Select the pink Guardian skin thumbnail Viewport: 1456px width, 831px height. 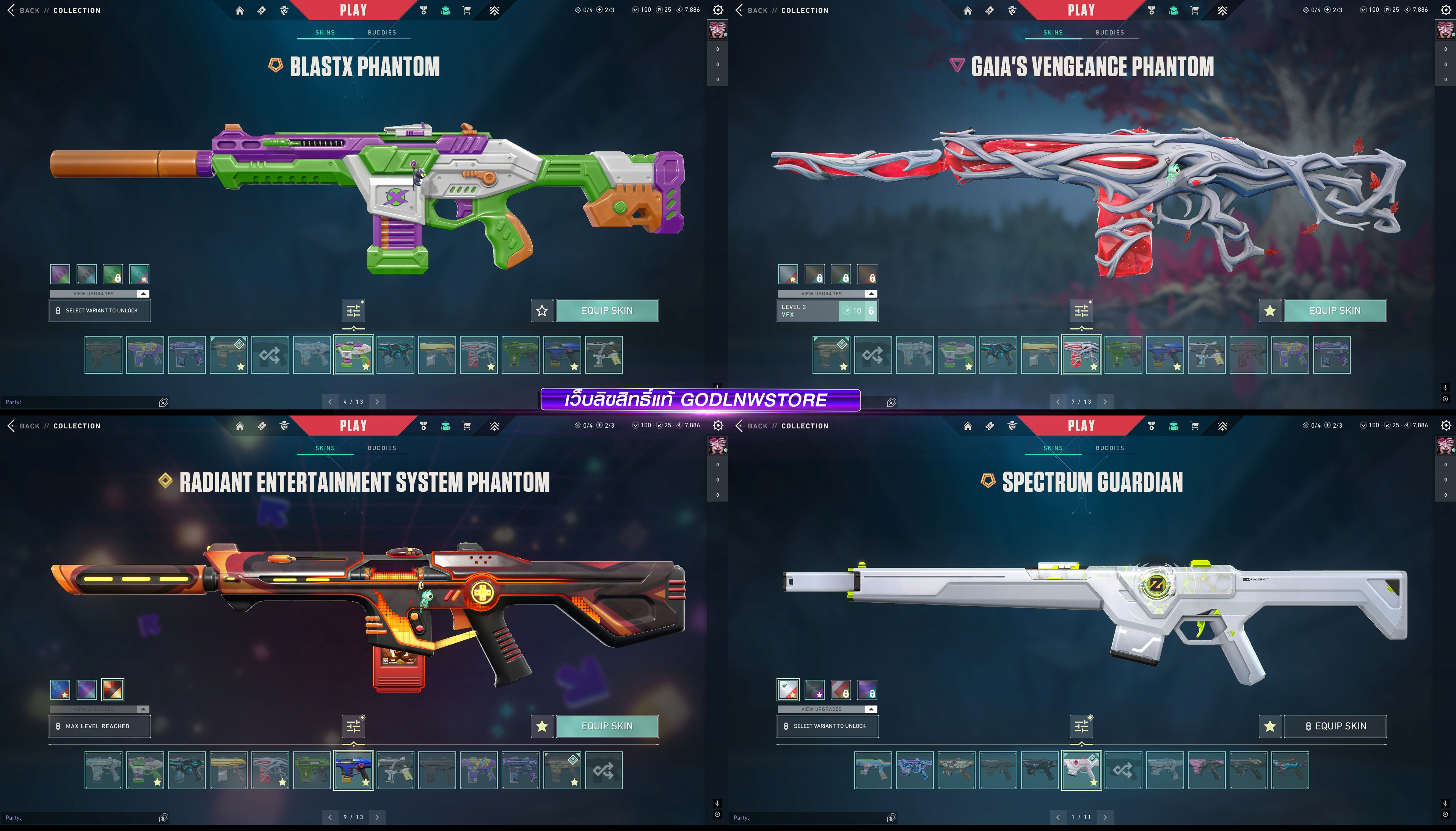[x=1207, y=770]
